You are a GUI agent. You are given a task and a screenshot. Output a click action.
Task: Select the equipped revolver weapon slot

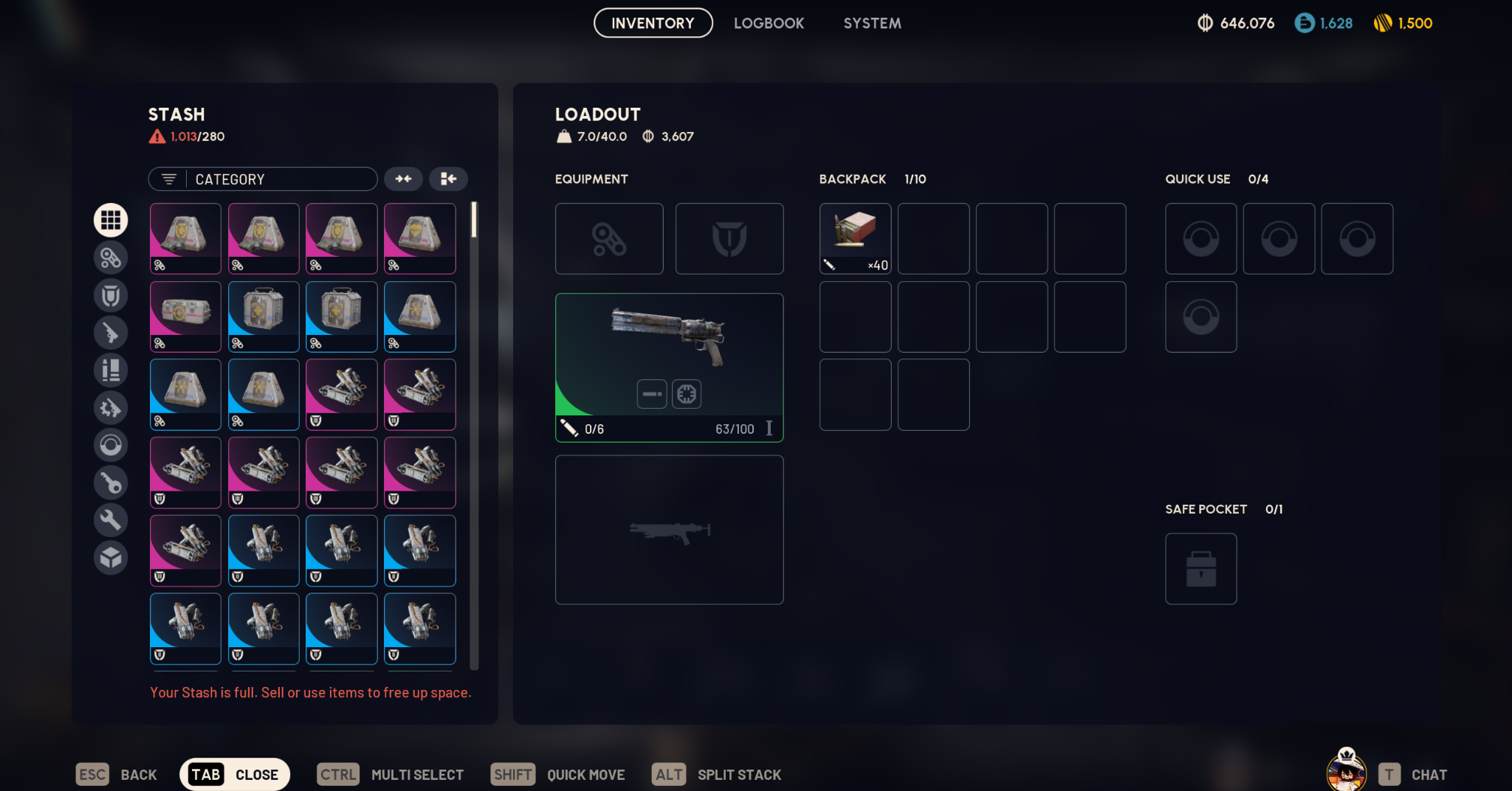click(x=669, y=367)
